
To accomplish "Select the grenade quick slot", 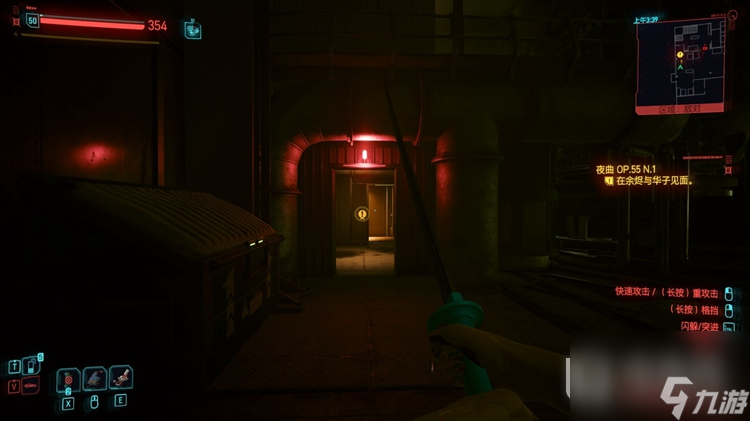I will [x=68, y=380].
